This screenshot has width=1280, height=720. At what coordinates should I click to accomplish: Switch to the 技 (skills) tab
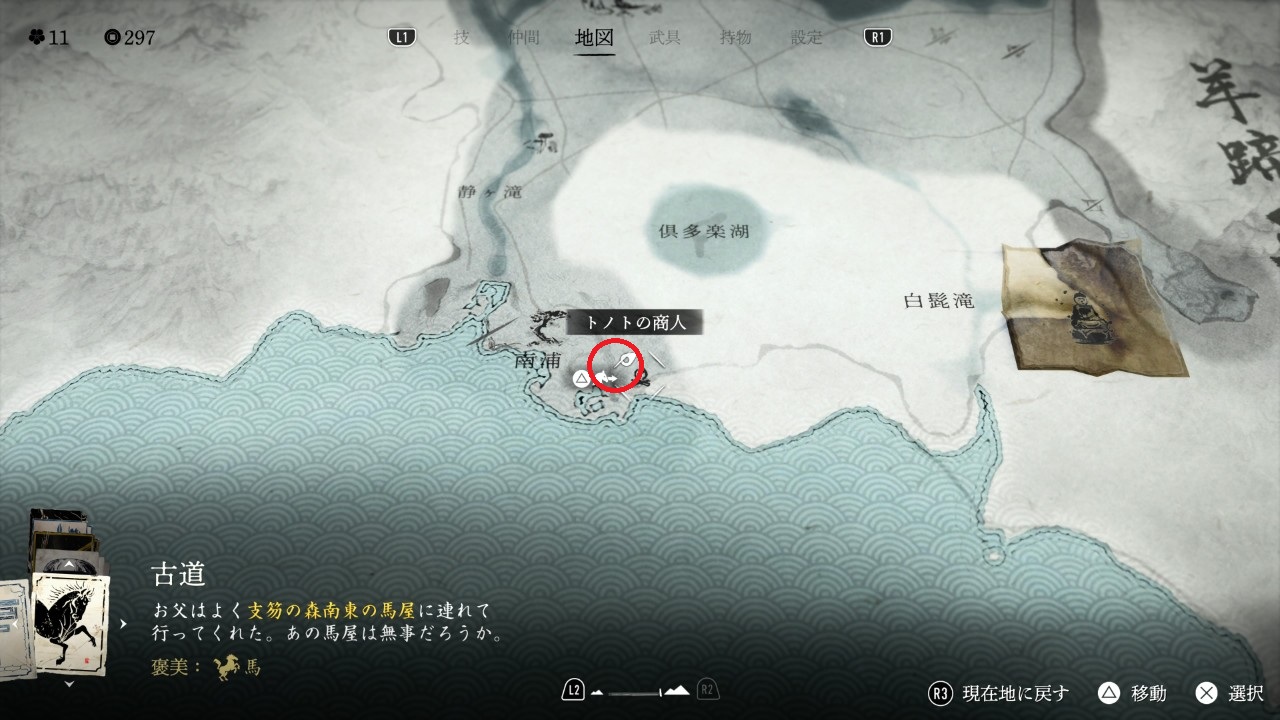[461, 38]
